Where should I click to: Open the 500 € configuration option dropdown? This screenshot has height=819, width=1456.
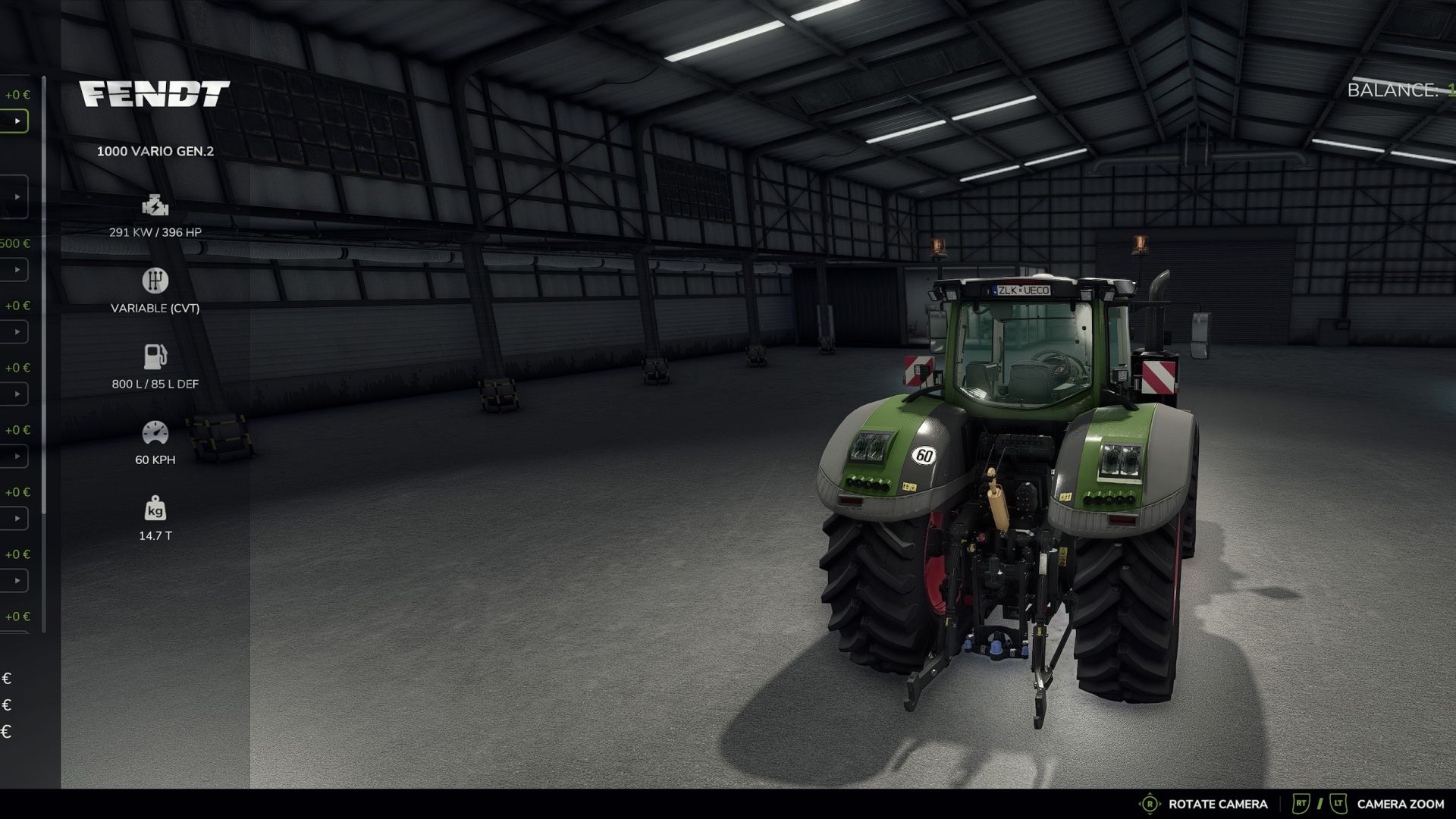17,269
